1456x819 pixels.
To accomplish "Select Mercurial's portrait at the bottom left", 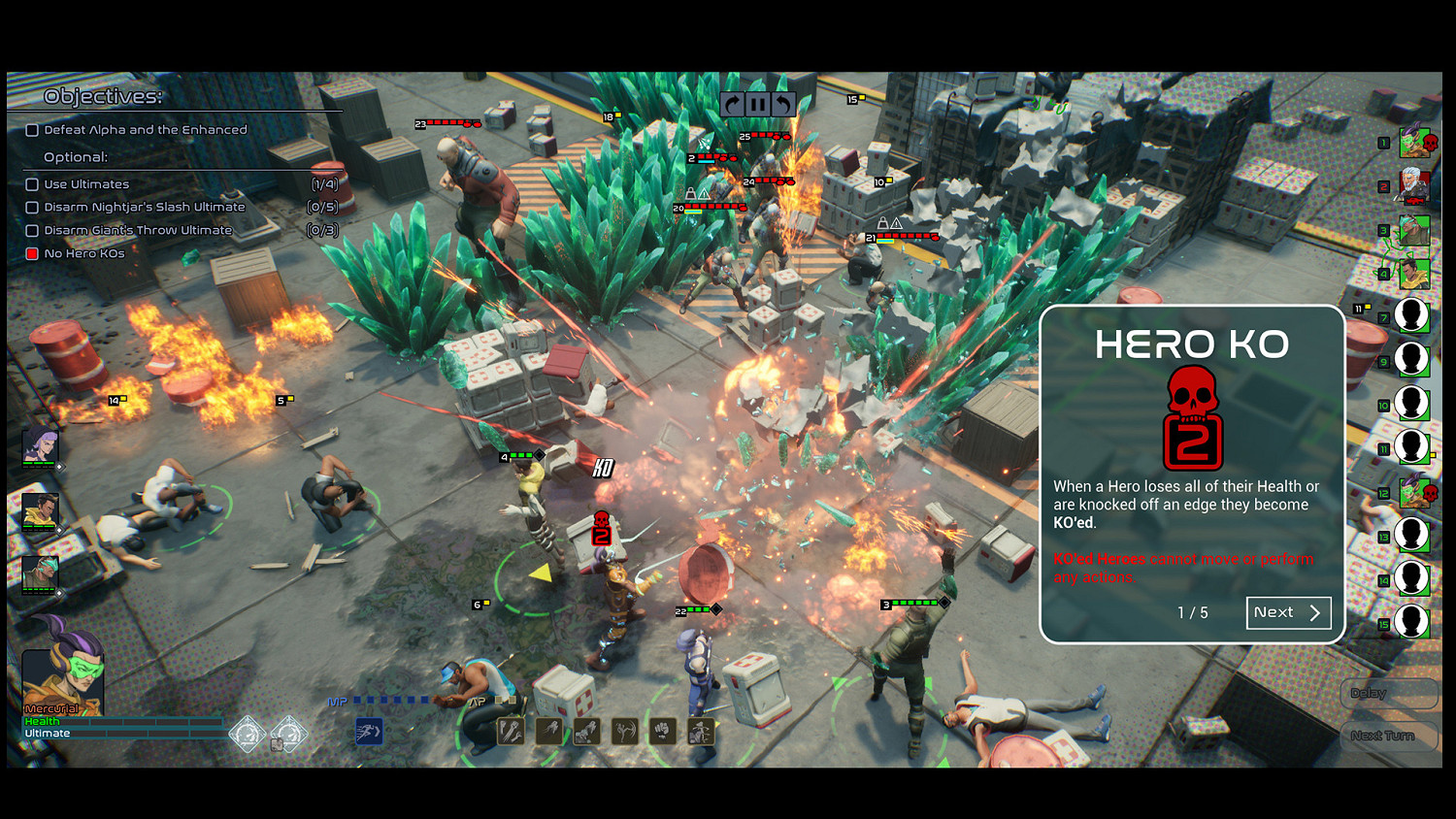I will click(62, 678).
